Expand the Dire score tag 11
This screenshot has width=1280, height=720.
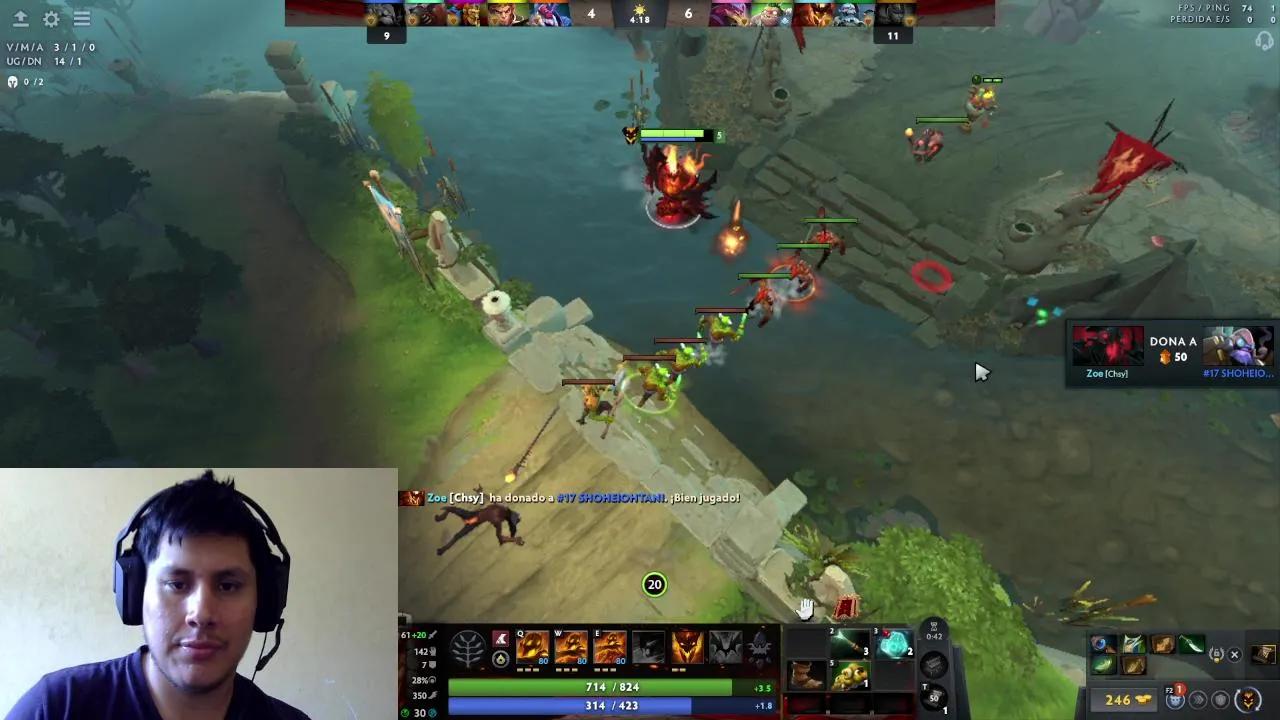click(x=893, y=35)
